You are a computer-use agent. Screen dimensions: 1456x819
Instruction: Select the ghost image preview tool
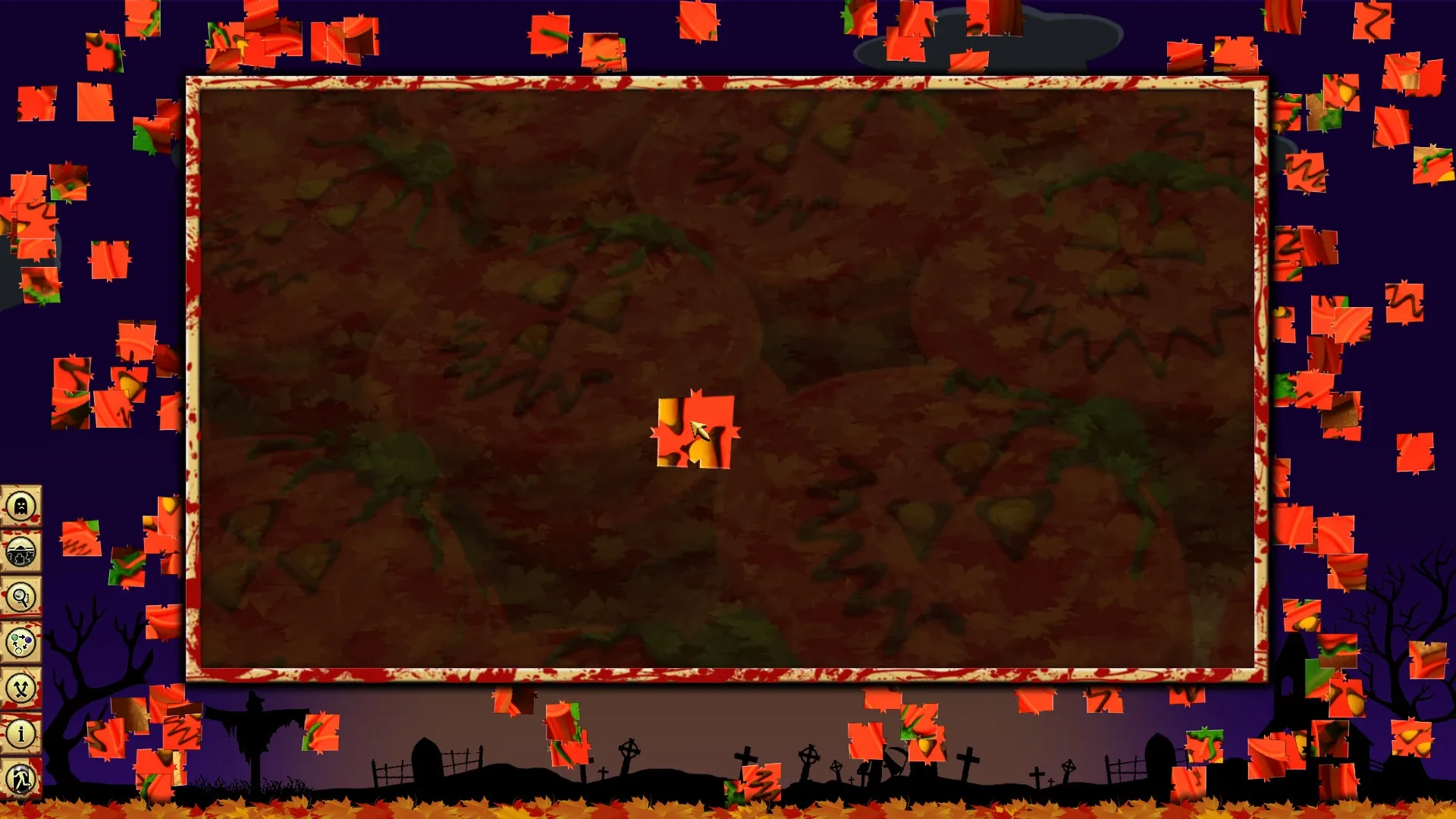[x=20, y=504]
